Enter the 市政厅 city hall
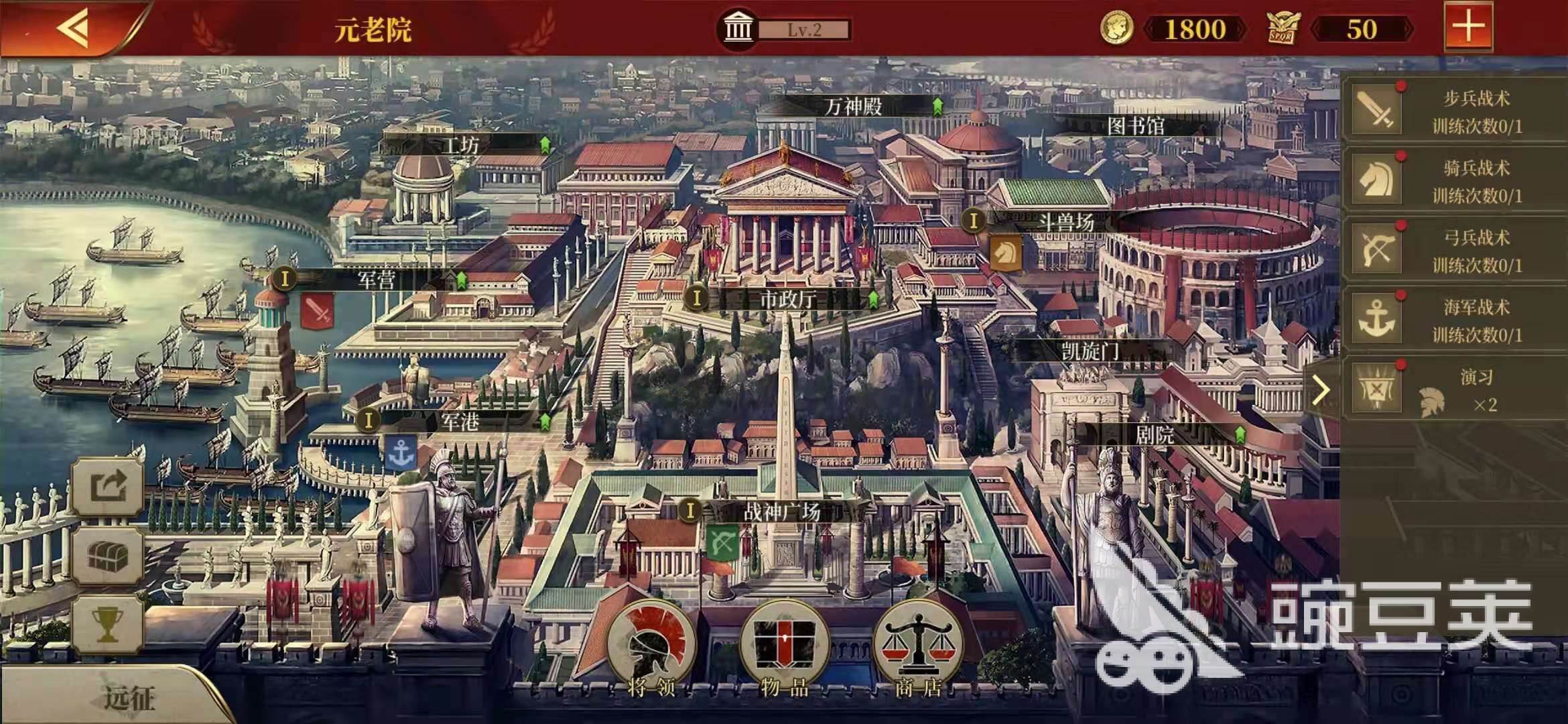 point(787,299)
